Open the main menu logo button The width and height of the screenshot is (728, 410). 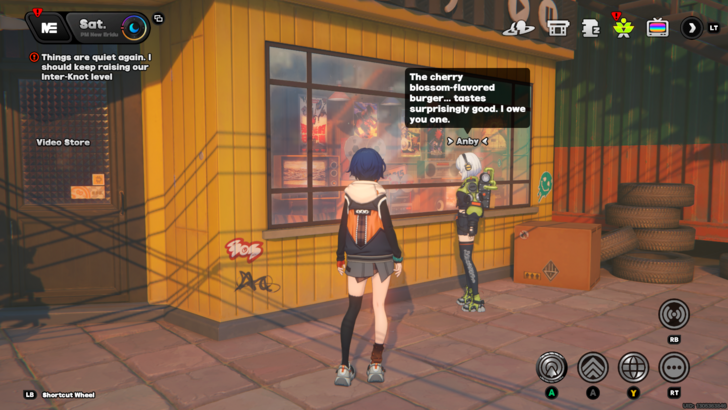pos(48,26)
